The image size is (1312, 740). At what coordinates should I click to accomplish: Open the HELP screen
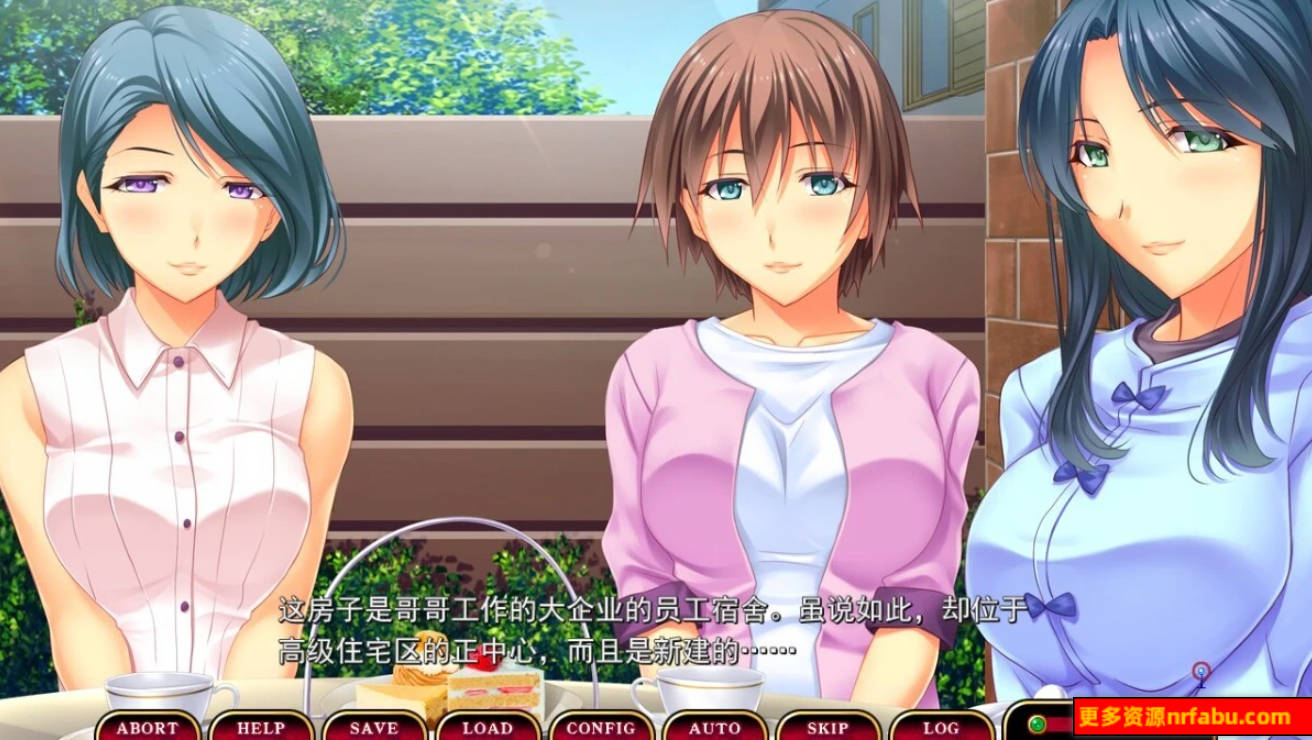(x=263, y=729)
